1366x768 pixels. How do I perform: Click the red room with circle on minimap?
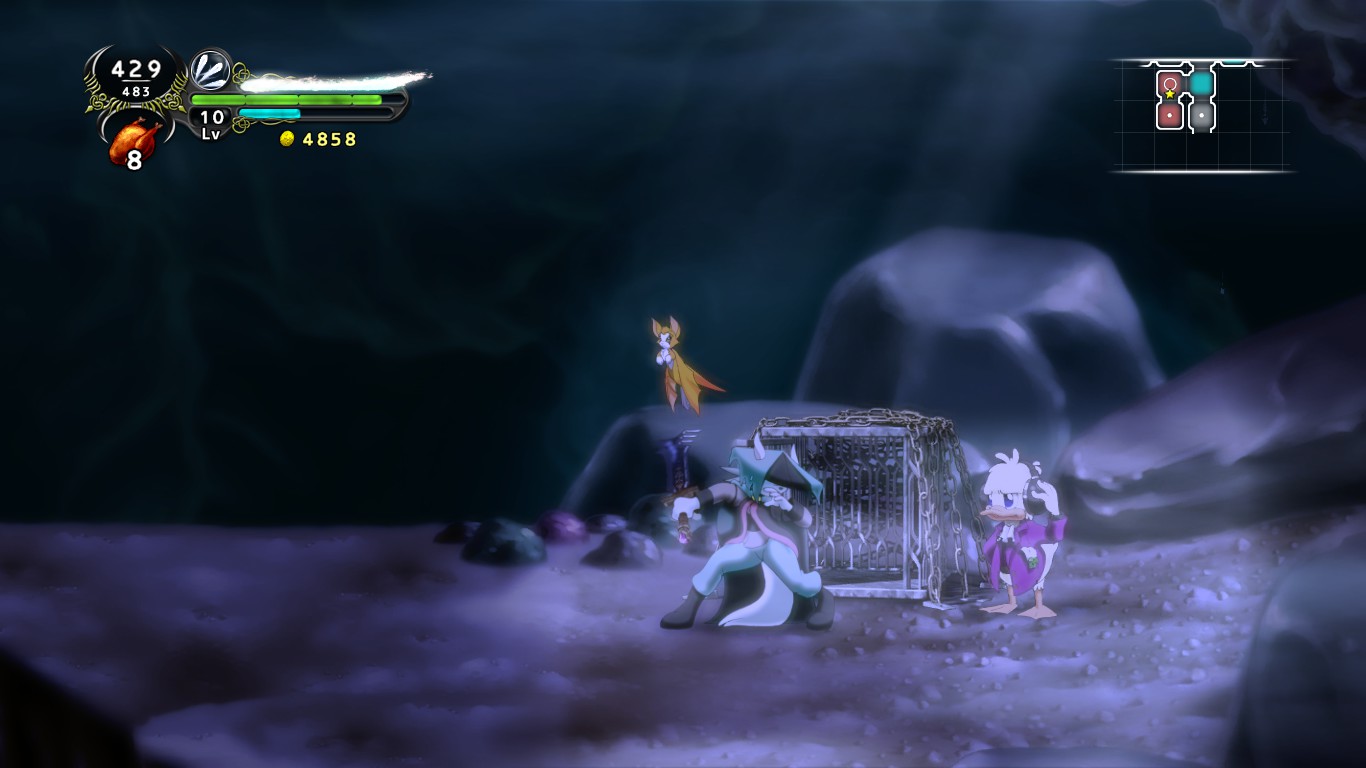(x=1169, y=83)
